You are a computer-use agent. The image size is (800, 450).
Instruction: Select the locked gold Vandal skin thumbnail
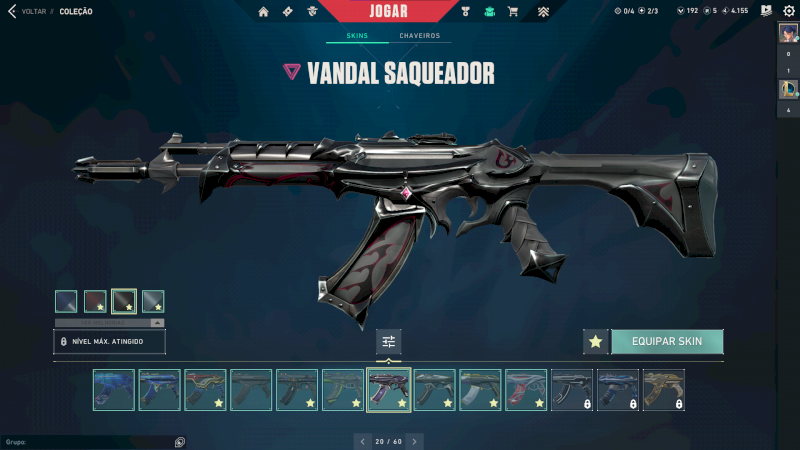click(x=663, y=390)
